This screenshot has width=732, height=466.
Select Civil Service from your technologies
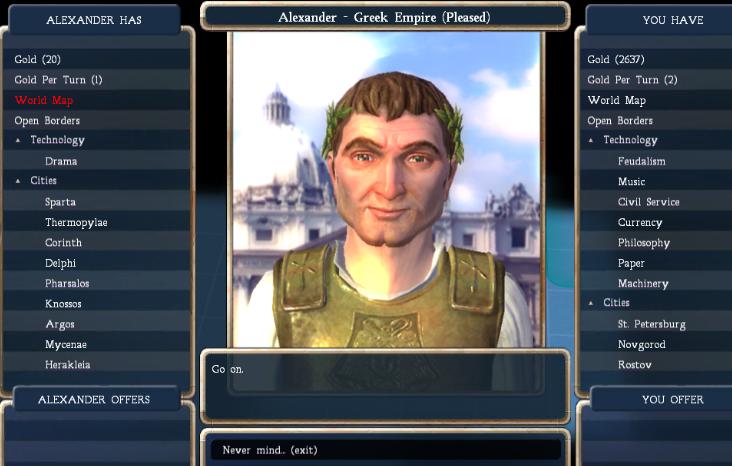[648, 202]
